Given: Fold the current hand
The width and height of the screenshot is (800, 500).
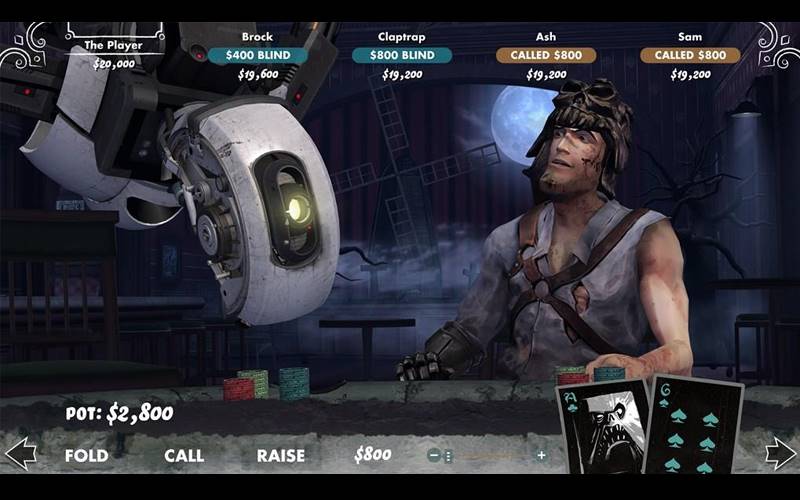Looking at the screenshot, I should coord(86,455).
